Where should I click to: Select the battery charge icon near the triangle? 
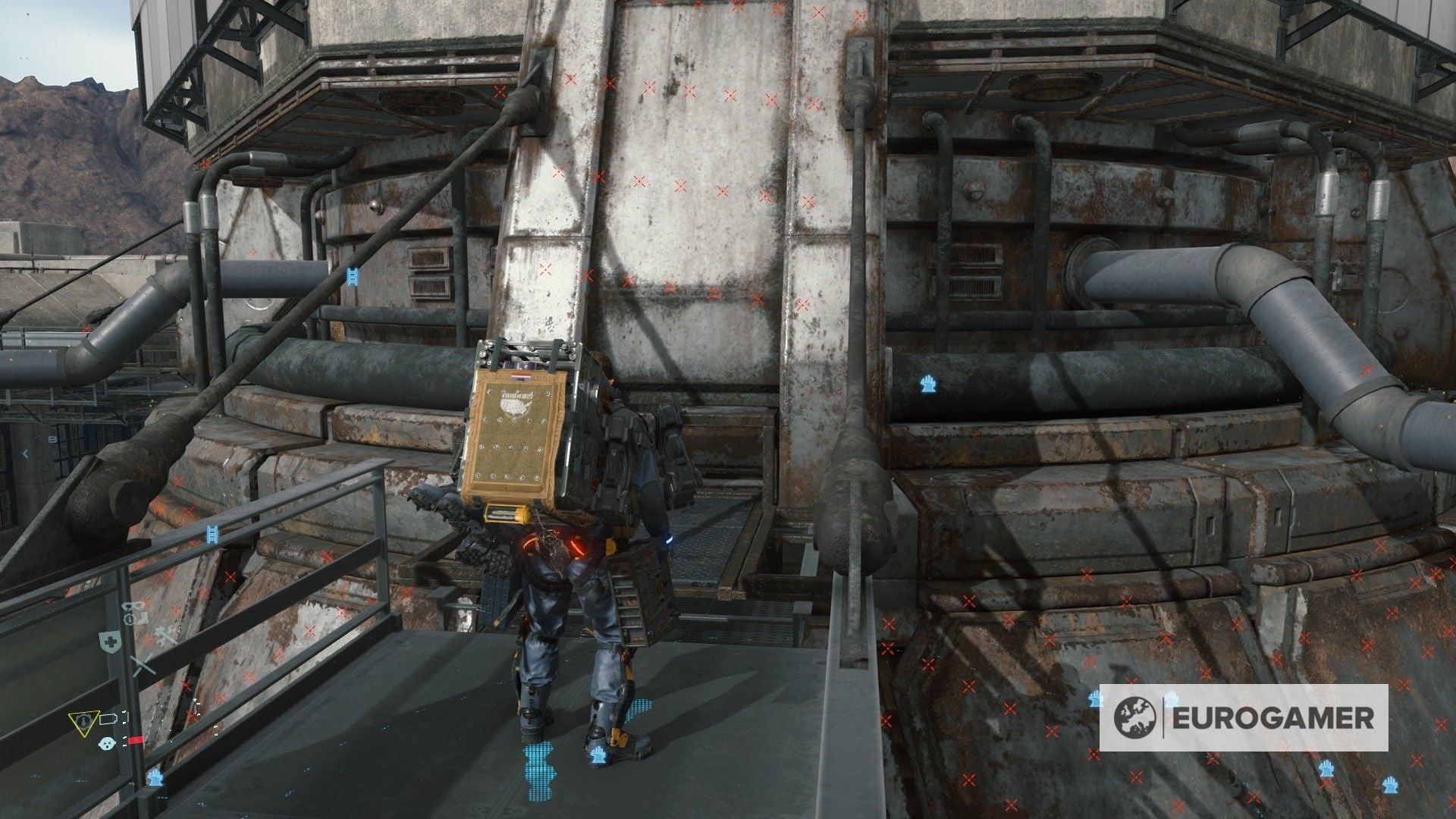pyautogui.click(x=108, y=717)
